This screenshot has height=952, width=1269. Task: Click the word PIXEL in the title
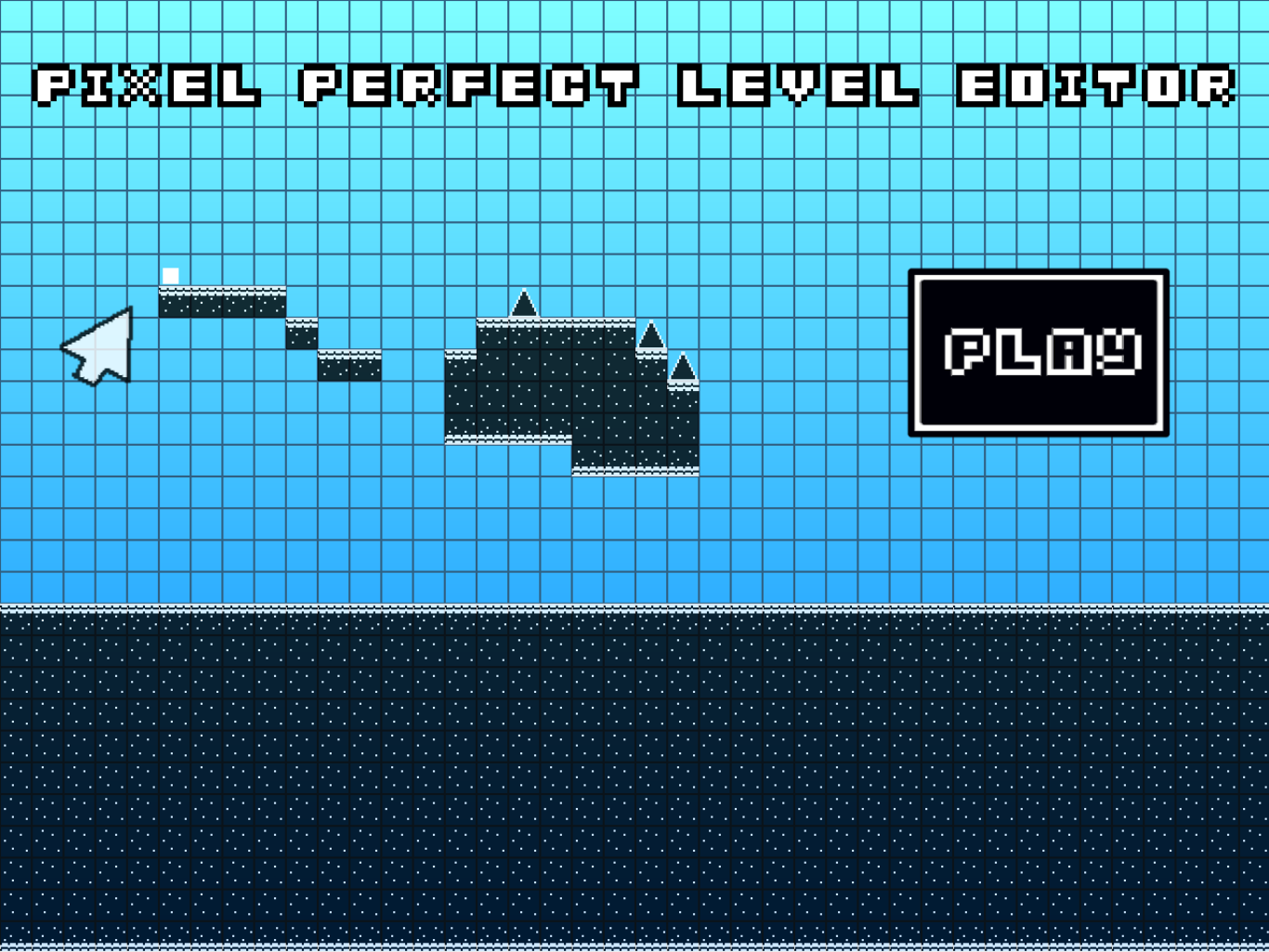(x=149, y=88)
